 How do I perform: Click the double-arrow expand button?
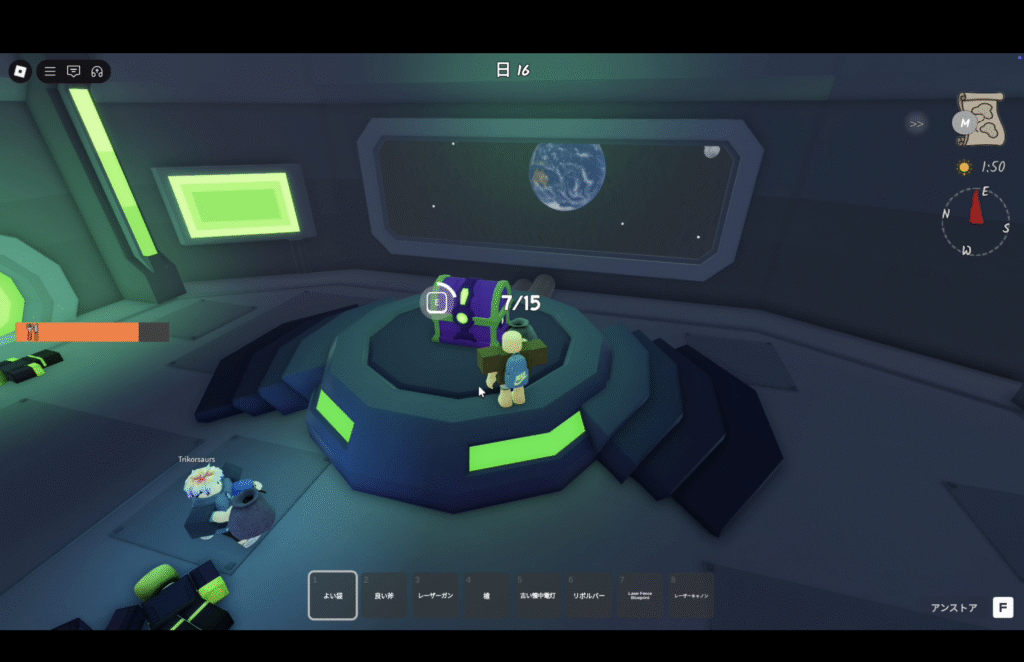(x=915, y=124)
